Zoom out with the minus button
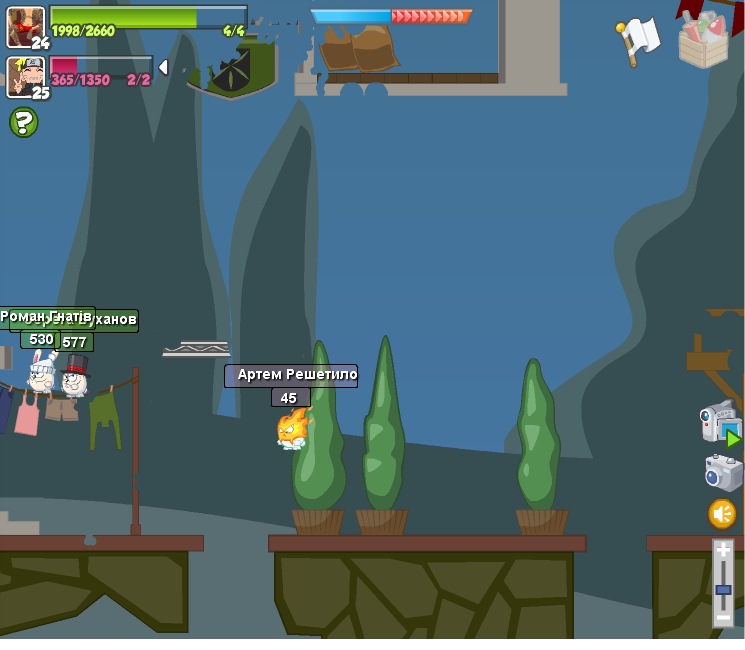 coord(723,618)
